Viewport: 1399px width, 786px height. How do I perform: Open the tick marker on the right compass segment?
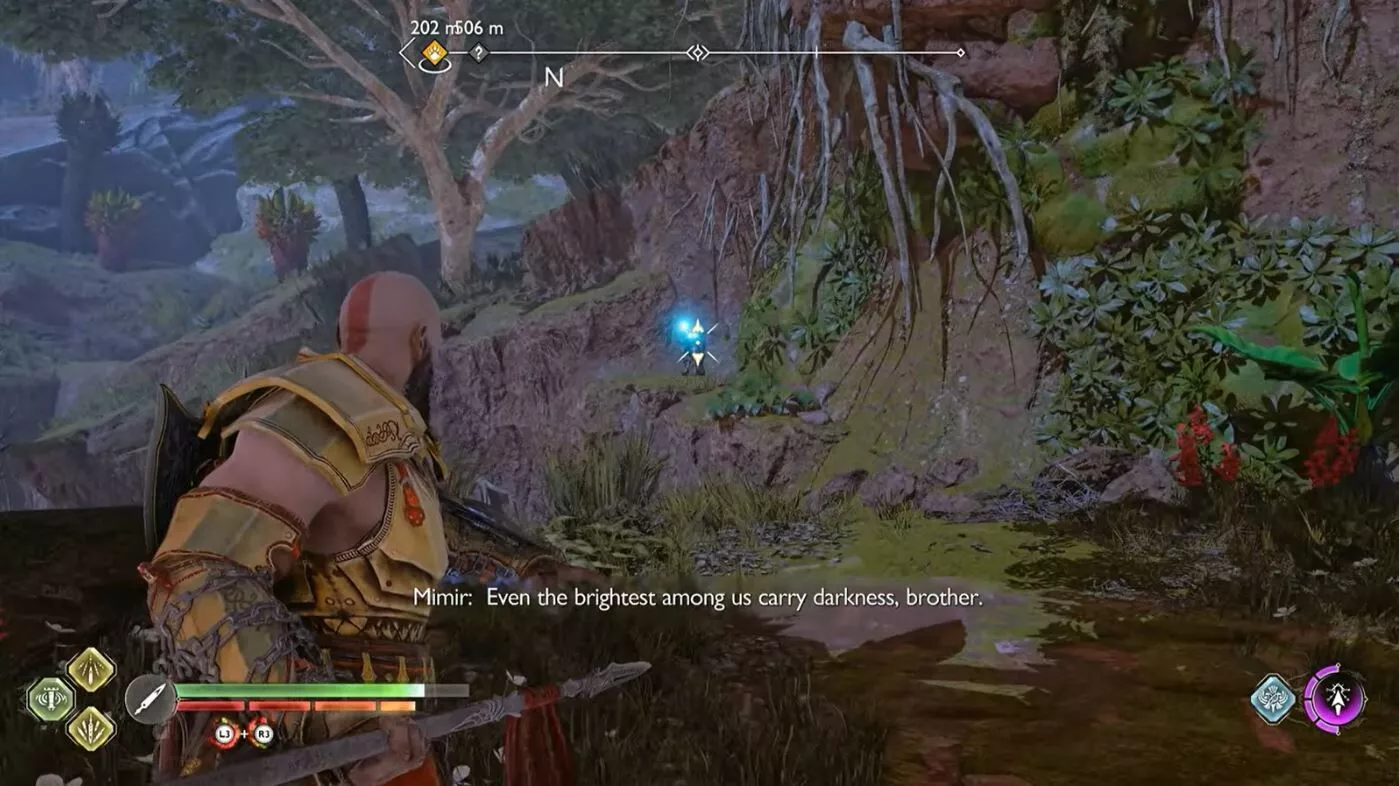pyautogui.click(x=817, y=53)
